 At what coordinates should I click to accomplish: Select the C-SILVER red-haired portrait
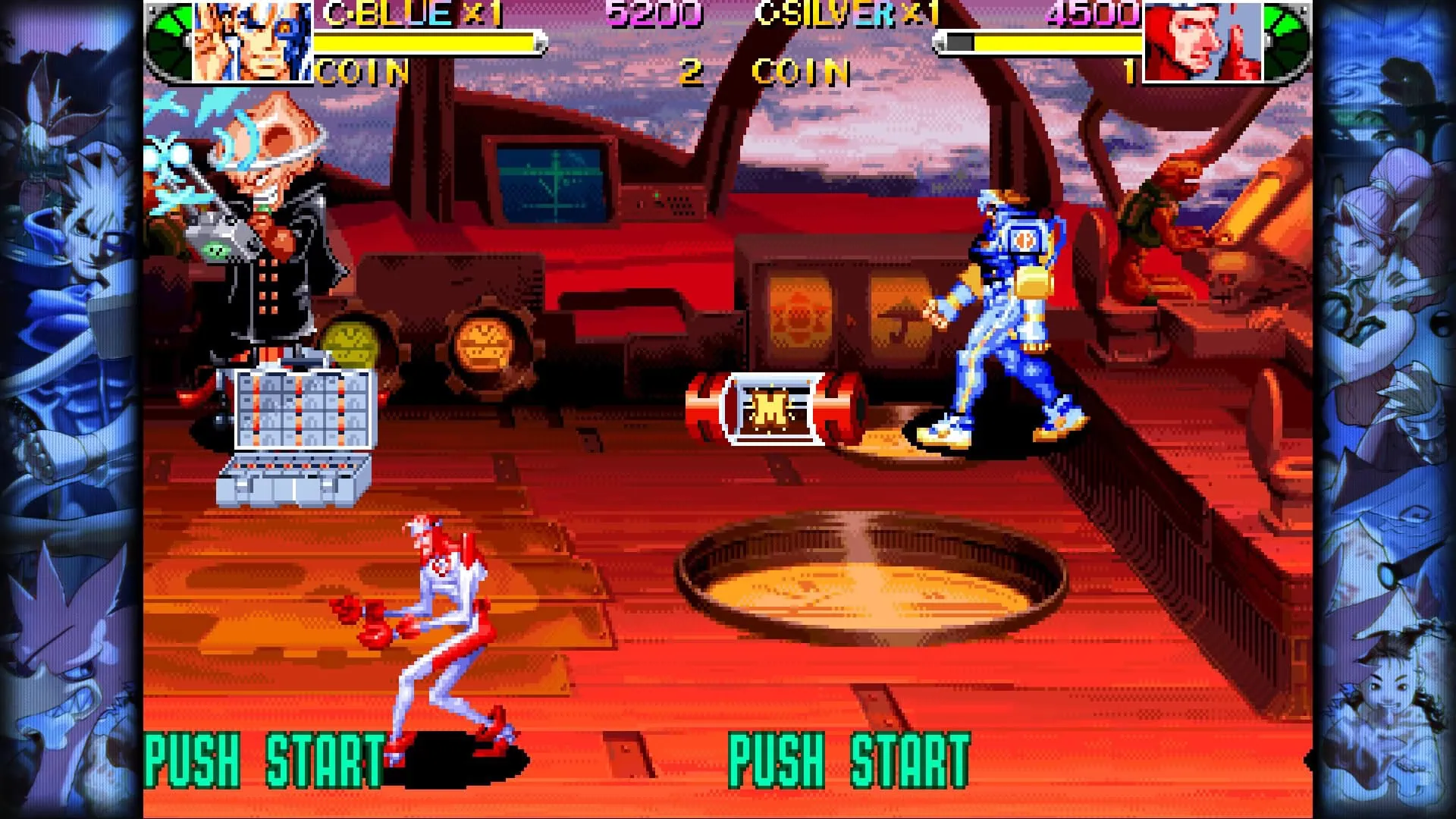pyautogui.click(x=1203, y=41)
